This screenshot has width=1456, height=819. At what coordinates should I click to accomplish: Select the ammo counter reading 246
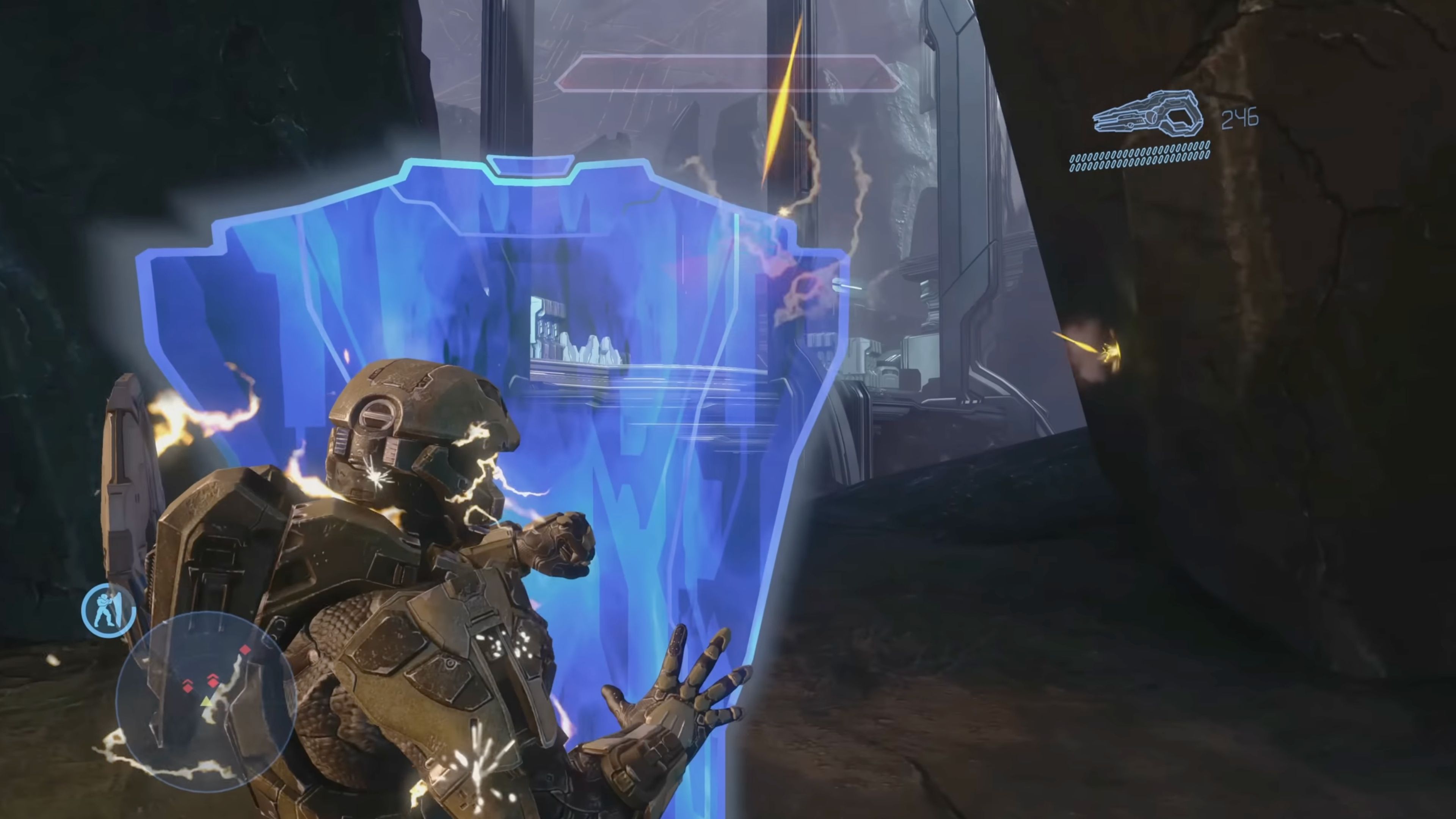pos(1239,118)
